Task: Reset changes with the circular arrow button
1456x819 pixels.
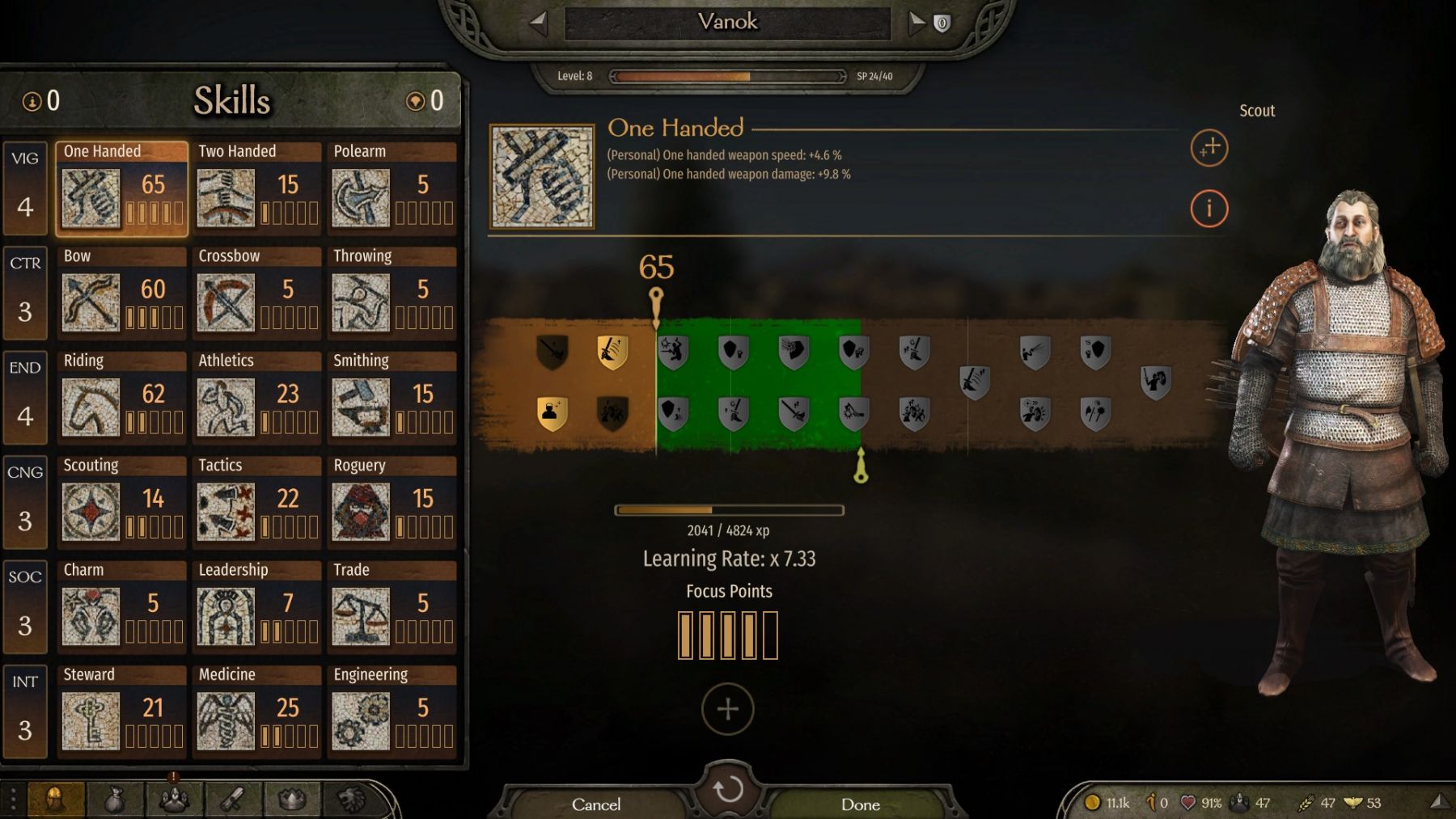Action: pos(728,788)
